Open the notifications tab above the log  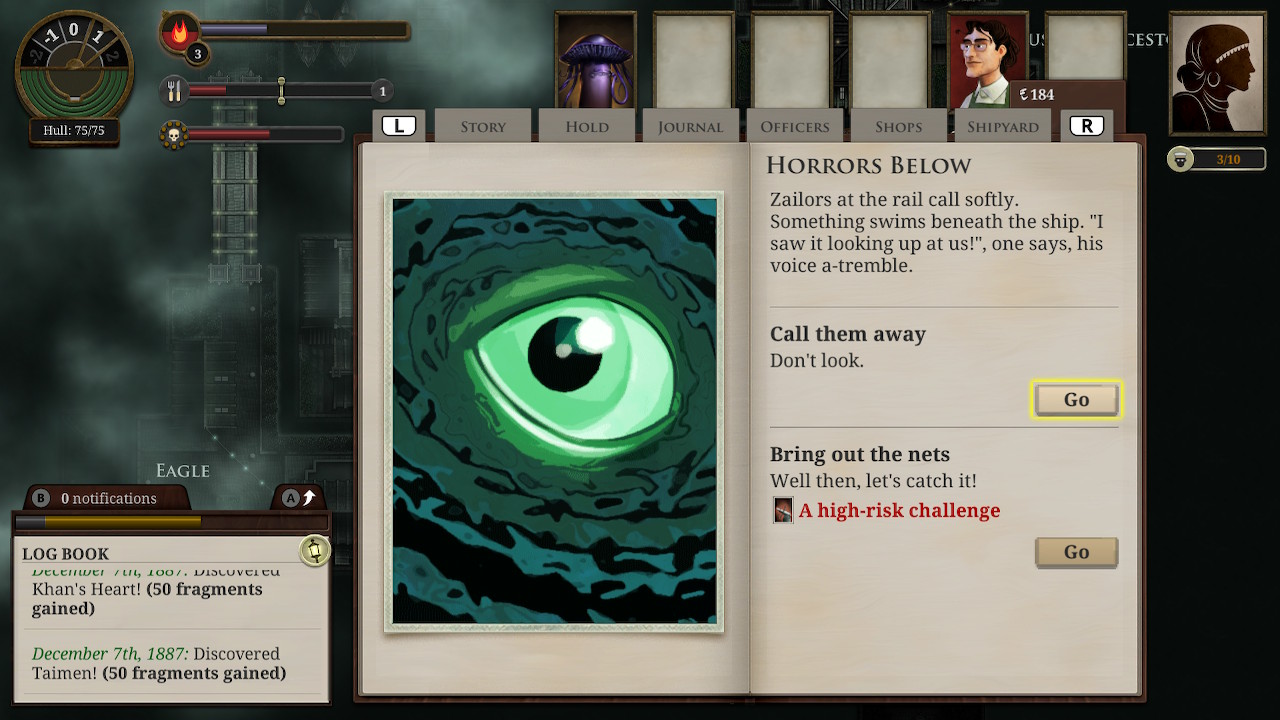(x=105, y=498)
